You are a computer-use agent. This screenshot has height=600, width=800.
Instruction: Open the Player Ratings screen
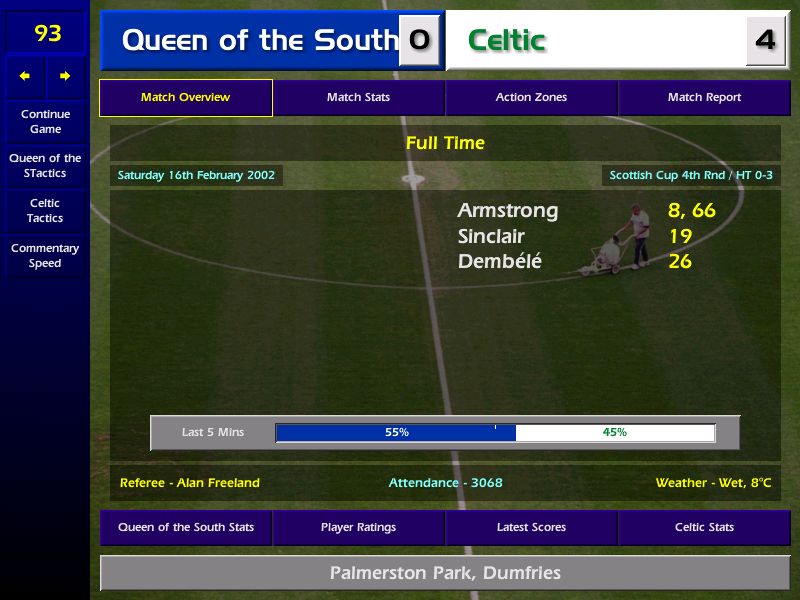pos(358,528)
